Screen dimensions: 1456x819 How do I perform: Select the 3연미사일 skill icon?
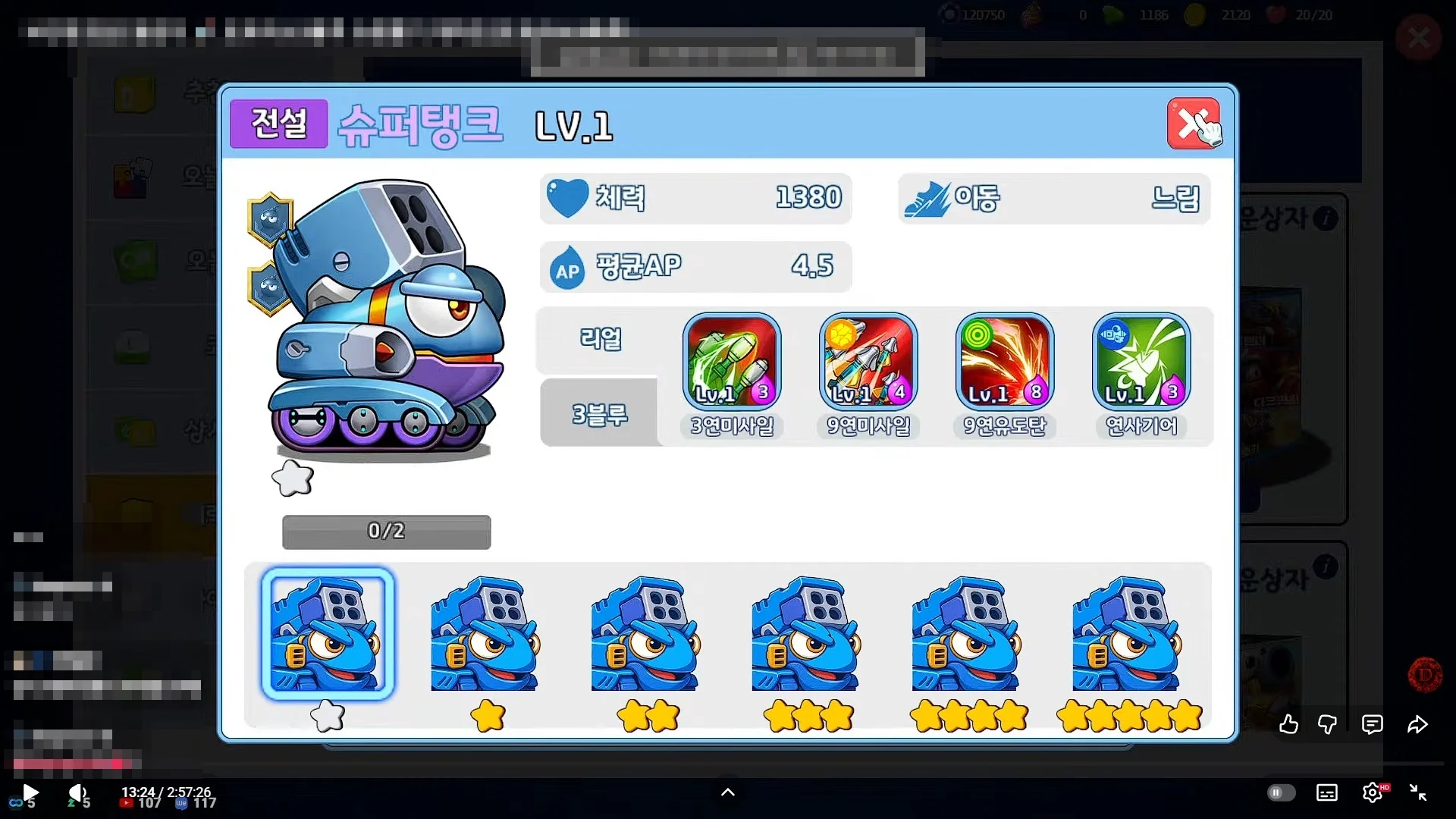pos(732,362)
